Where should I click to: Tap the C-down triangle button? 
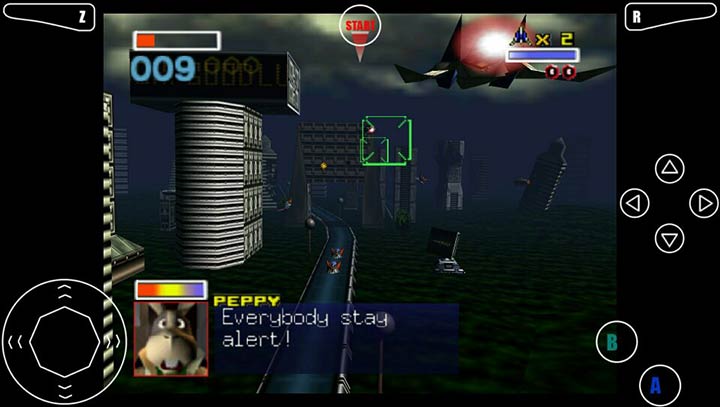669,238
